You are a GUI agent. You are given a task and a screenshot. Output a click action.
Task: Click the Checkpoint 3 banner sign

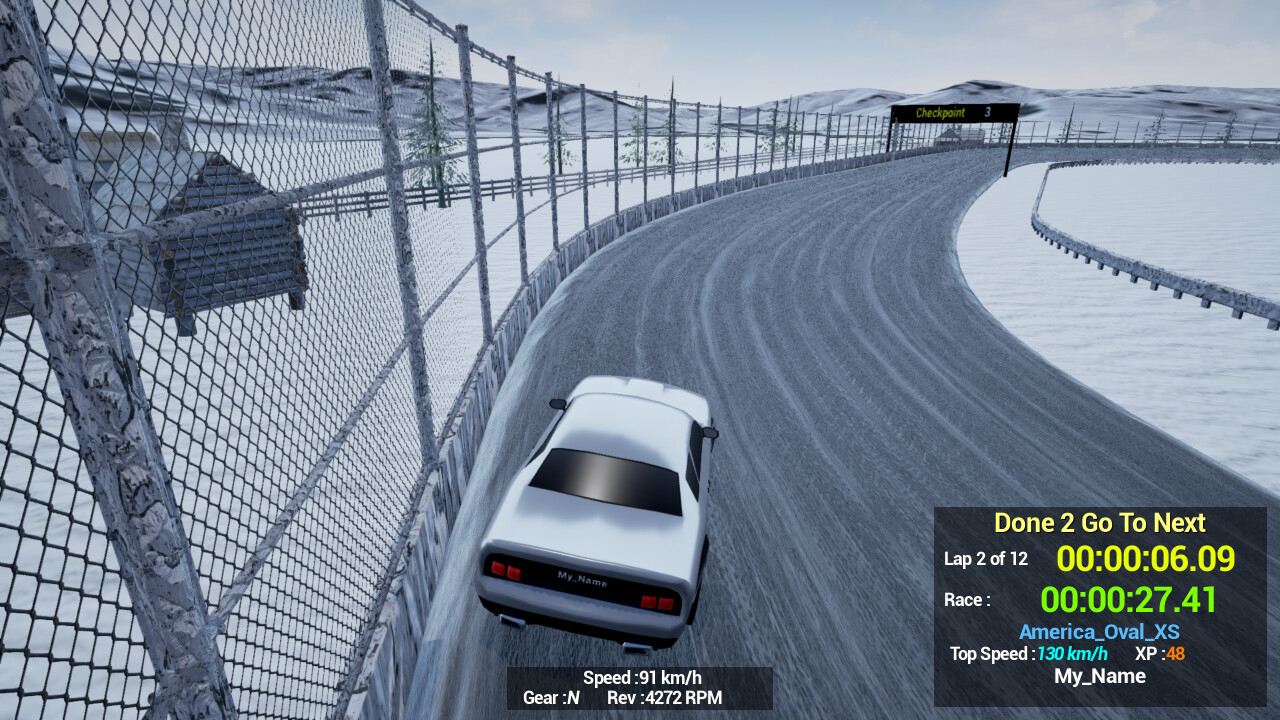click(952, 113)
